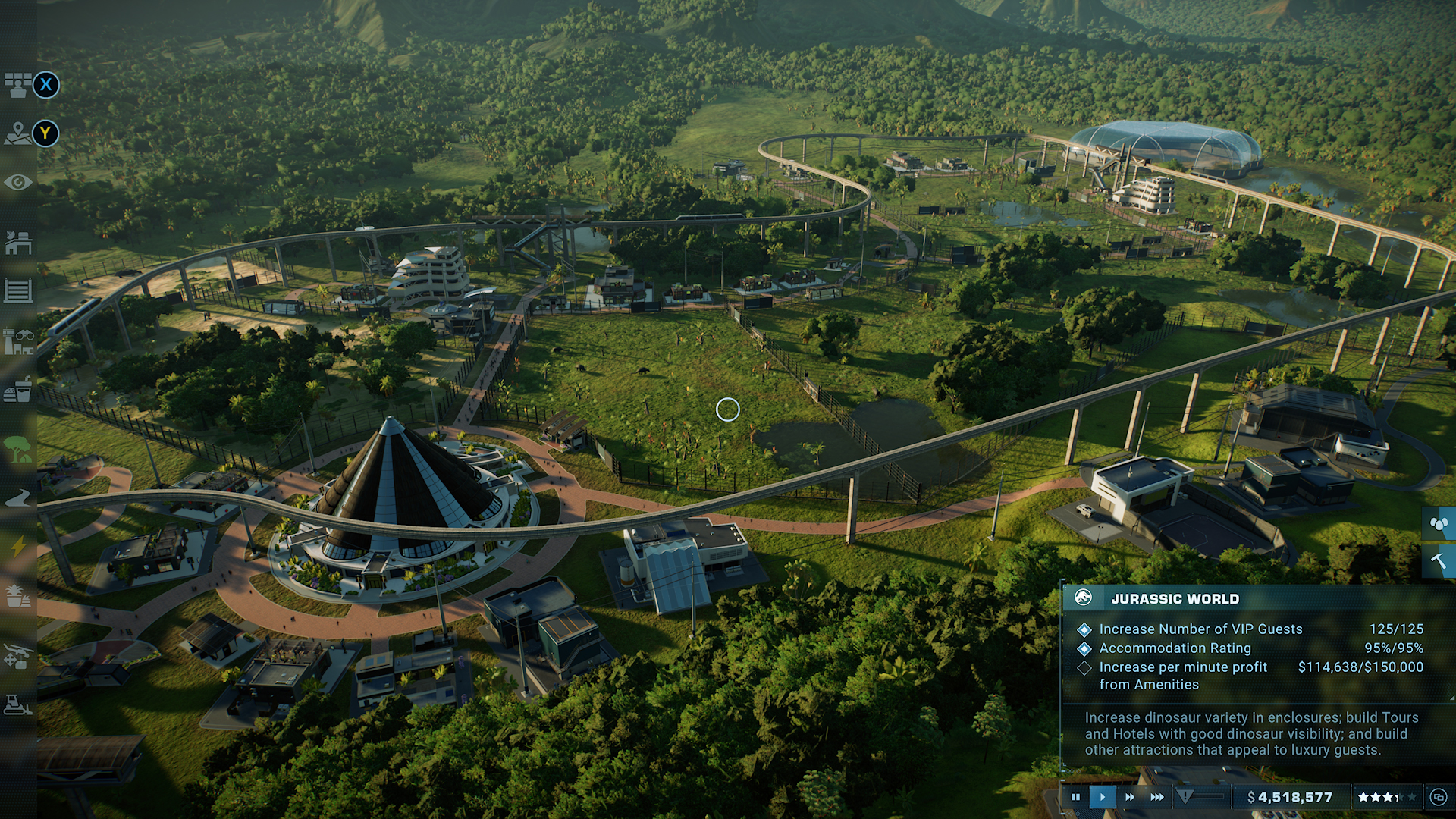
Task: Select the helicopter transport tool
Action: point(18,655)
